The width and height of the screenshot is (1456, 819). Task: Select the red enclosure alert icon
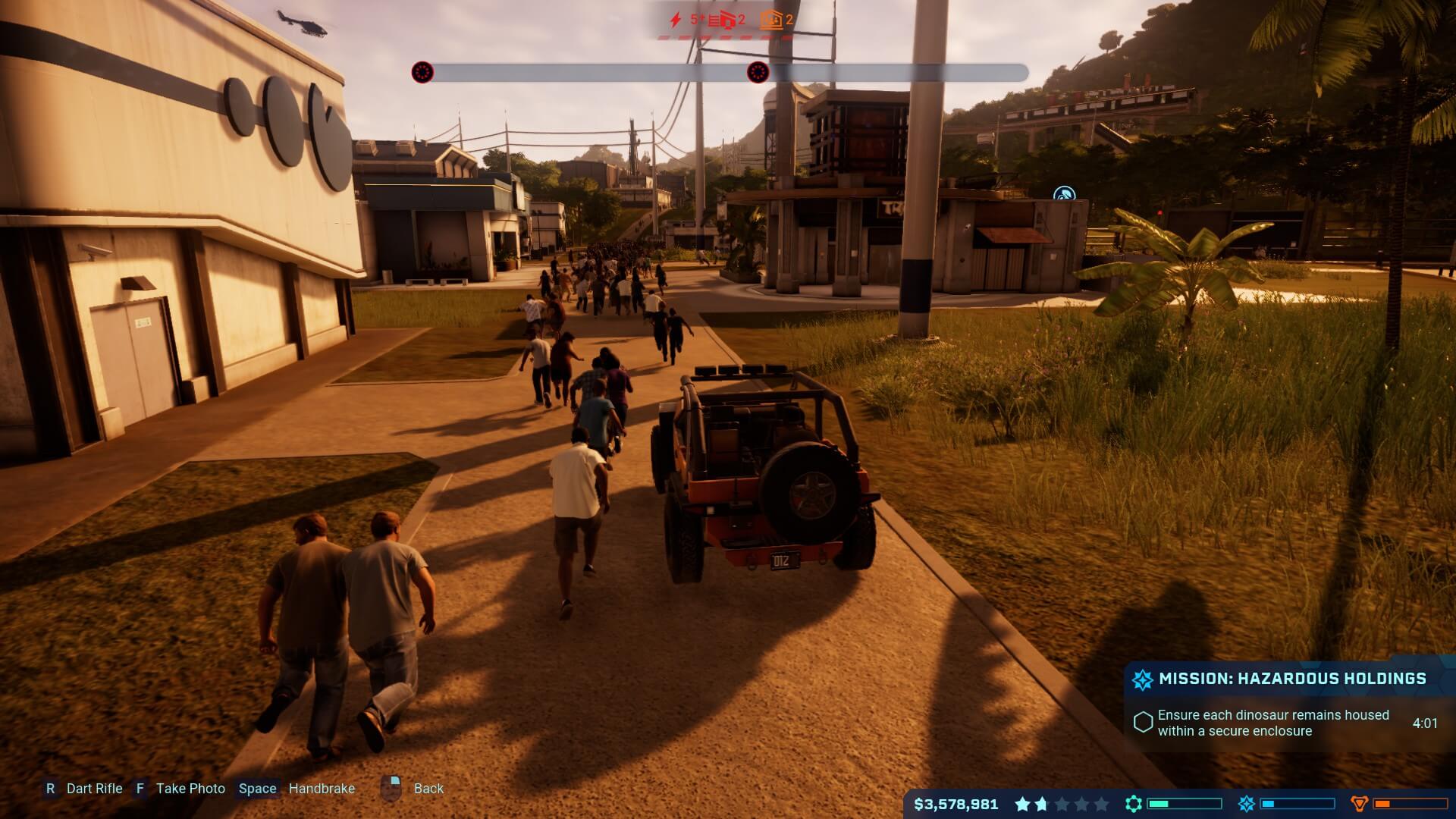(721, 20)
